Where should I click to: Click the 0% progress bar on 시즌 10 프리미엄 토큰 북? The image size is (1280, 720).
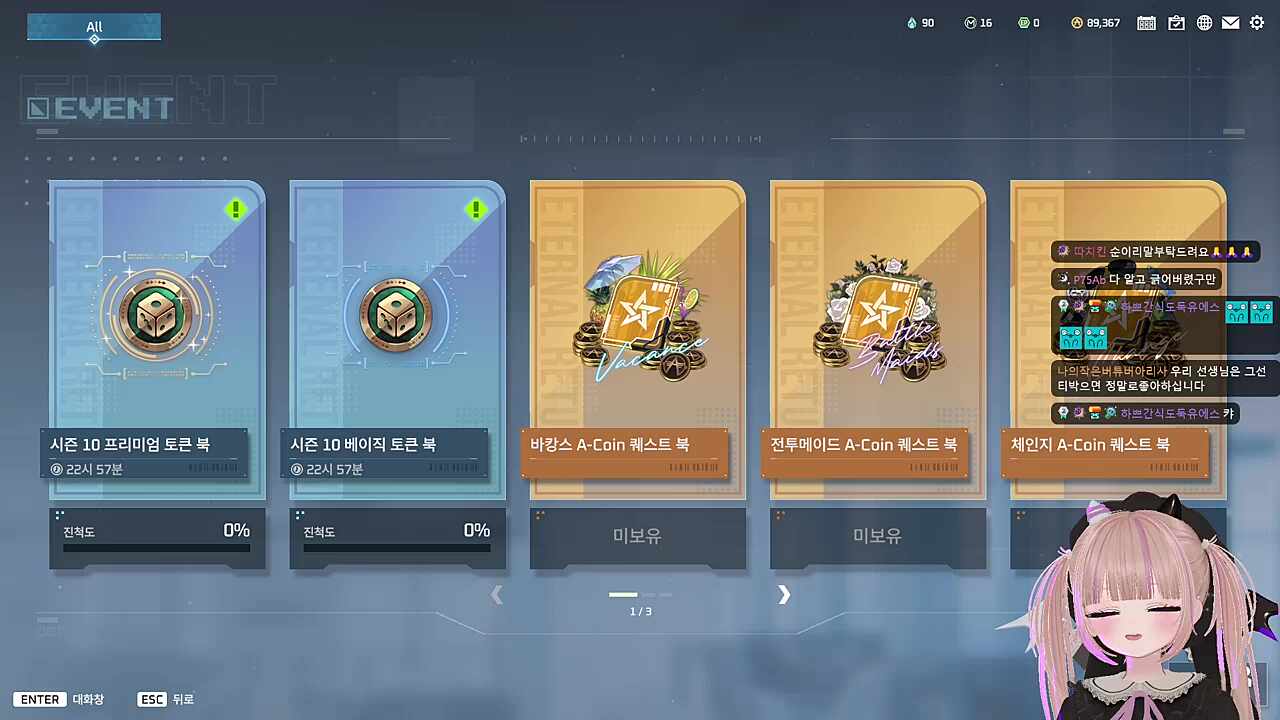tap(156, 548)
